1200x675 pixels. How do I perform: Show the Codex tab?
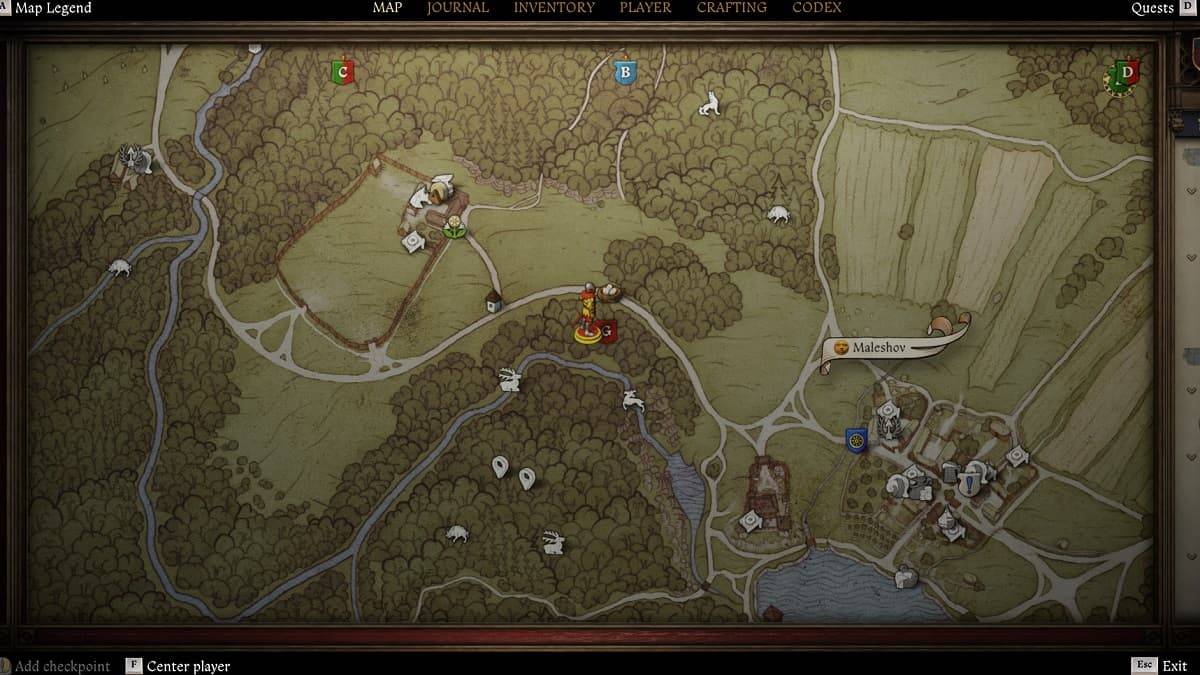[x=817, y=8]
